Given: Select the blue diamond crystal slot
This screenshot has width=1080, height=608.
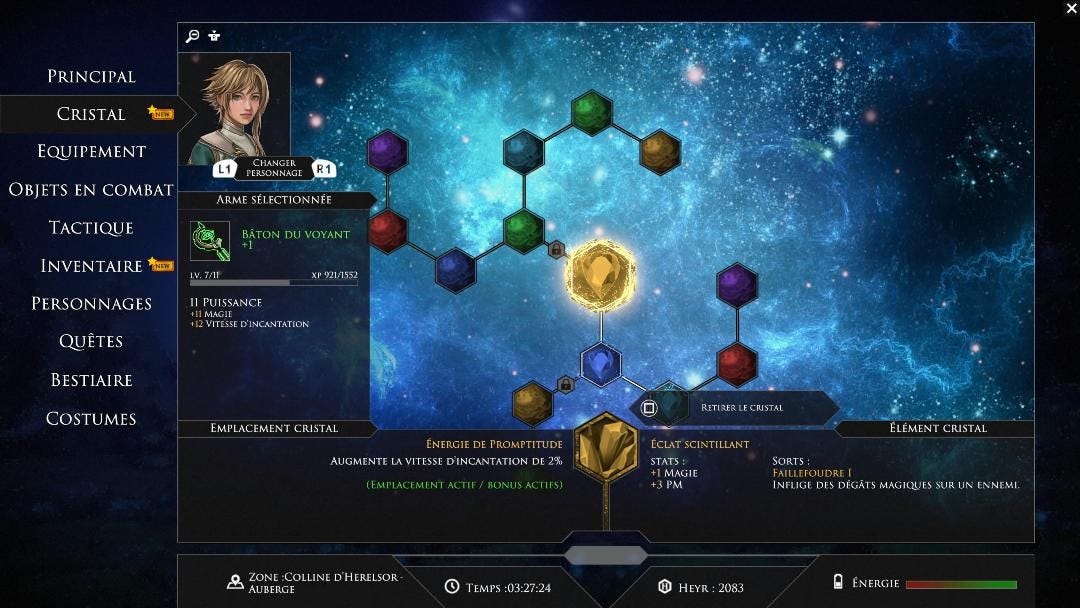Looking at the screenshot, I should (601, 364).
